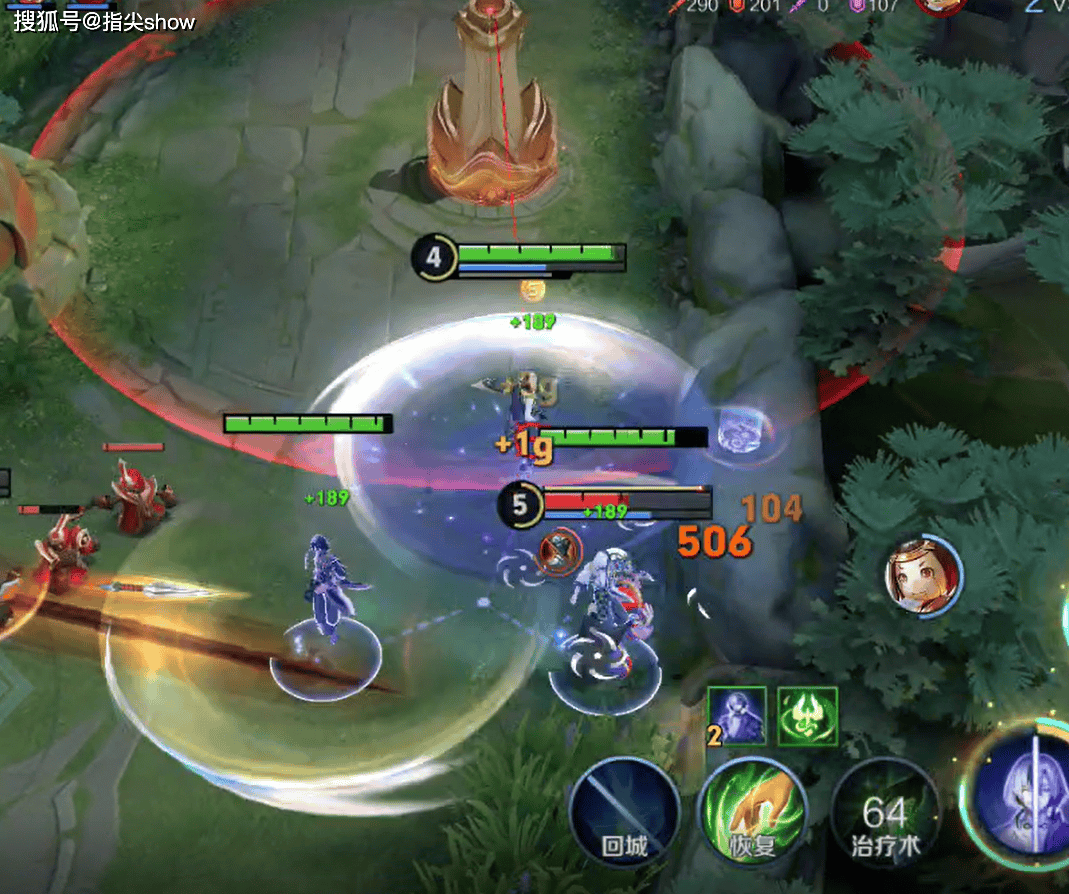This screenshot has width=1069, height=894.
Task: Tap the purple figure buff icon
Action: [x=737, y=715]
